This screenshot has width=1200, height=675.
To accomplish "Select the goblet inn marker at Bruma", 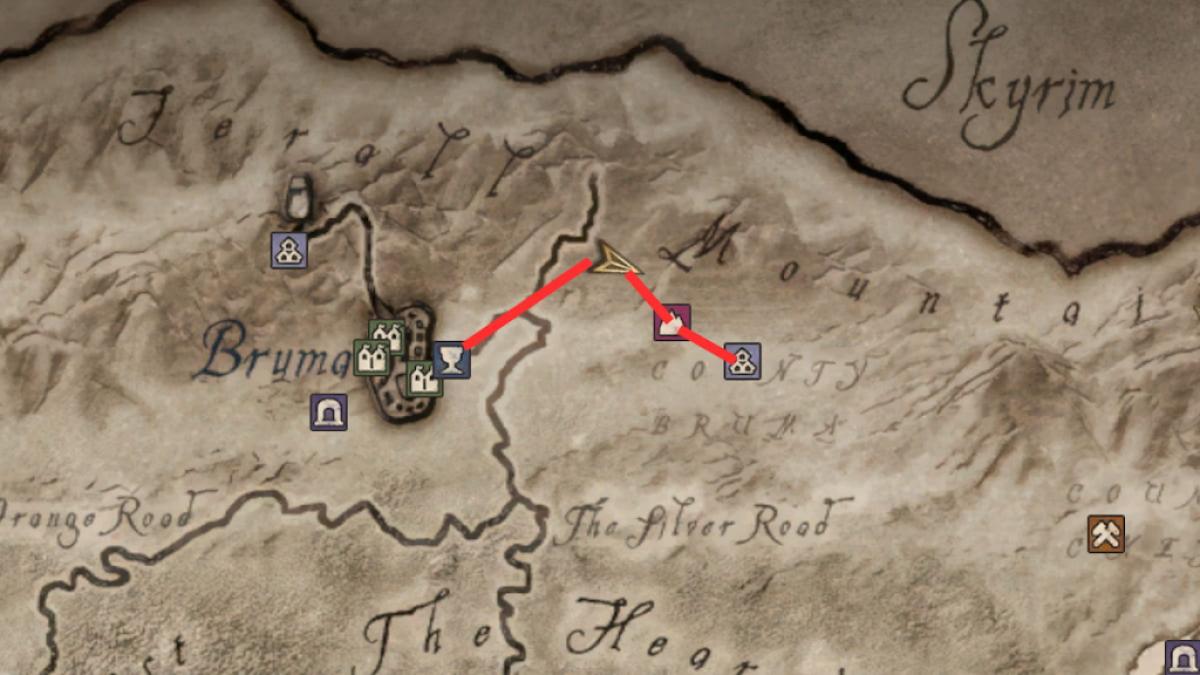I will pyautogui.click(x=452, y=358).
